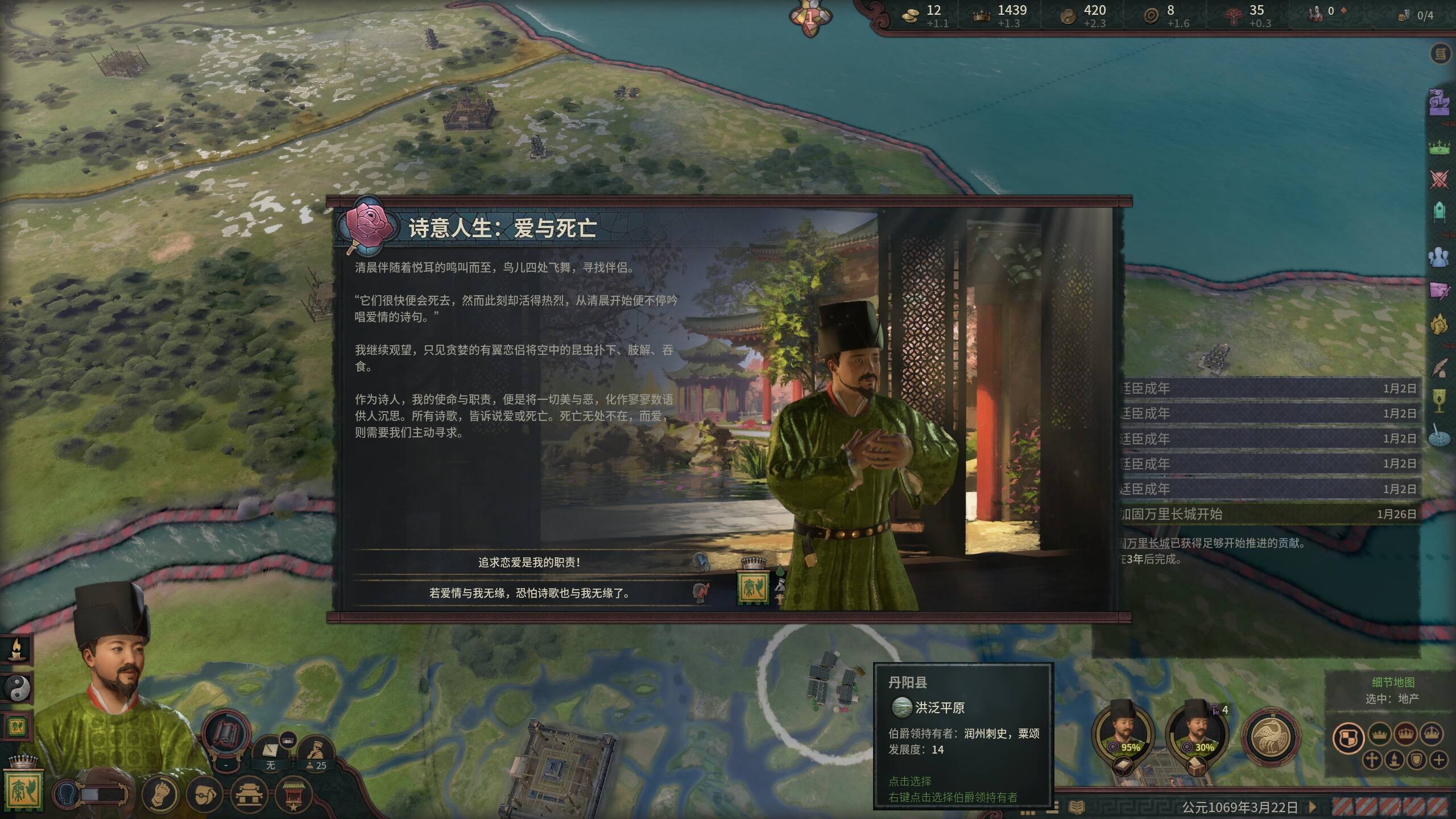Open the intrigue letter and dagger menu
Screen dimensions: 1456x819
pyautogui.click(x=1440, y=291)
